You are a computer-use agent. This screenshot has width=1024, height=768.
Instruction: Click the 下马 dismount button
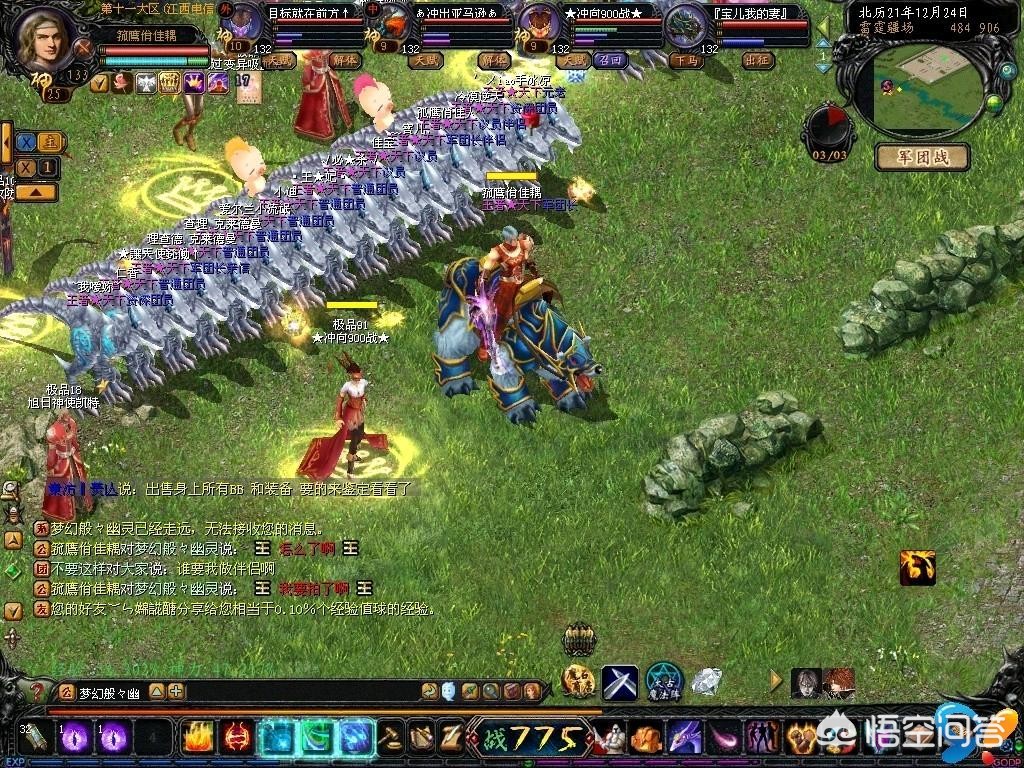tap(685, 60)
